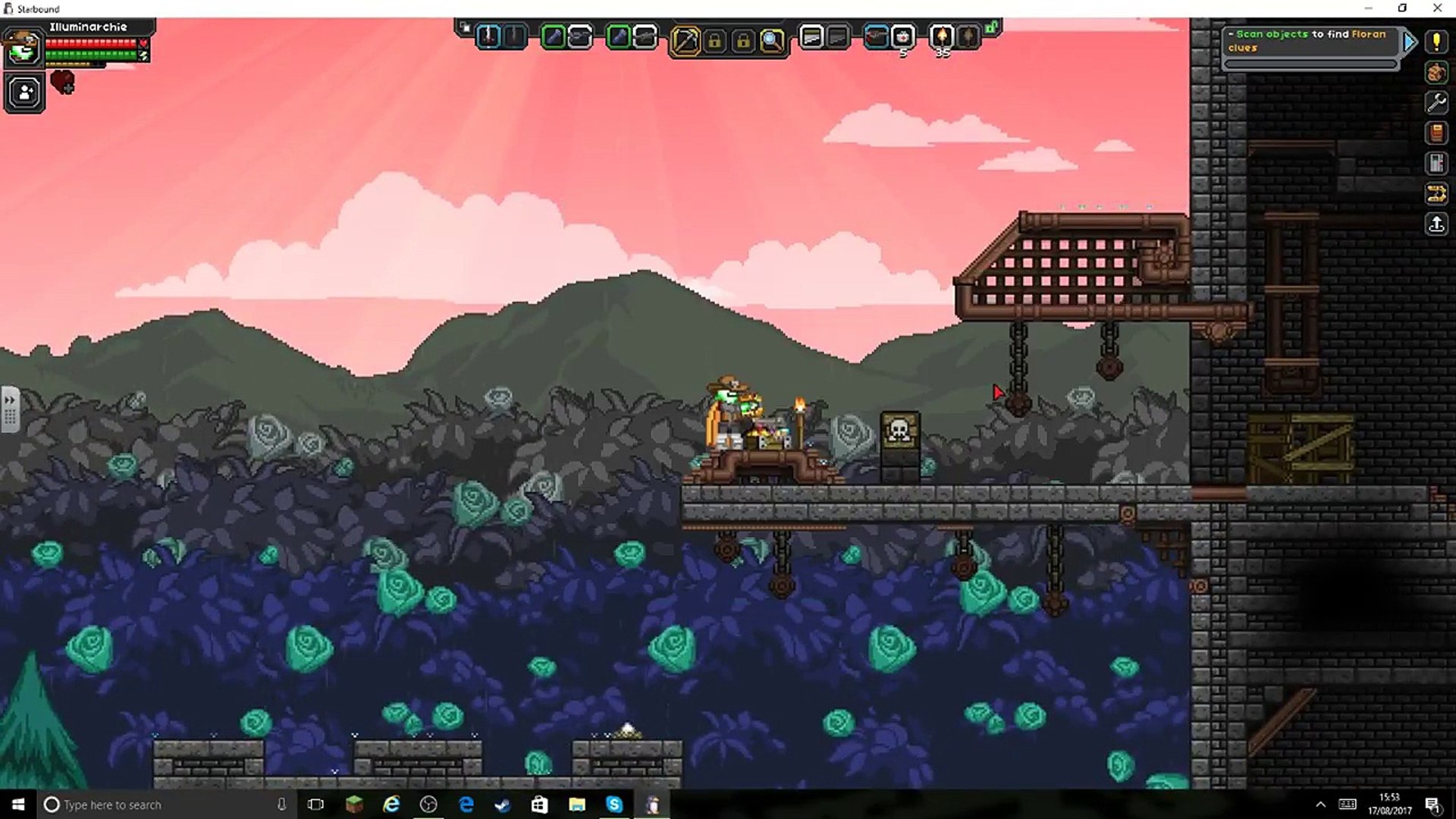Swap hotbar using the small squares icon

[x=465, y=28]
